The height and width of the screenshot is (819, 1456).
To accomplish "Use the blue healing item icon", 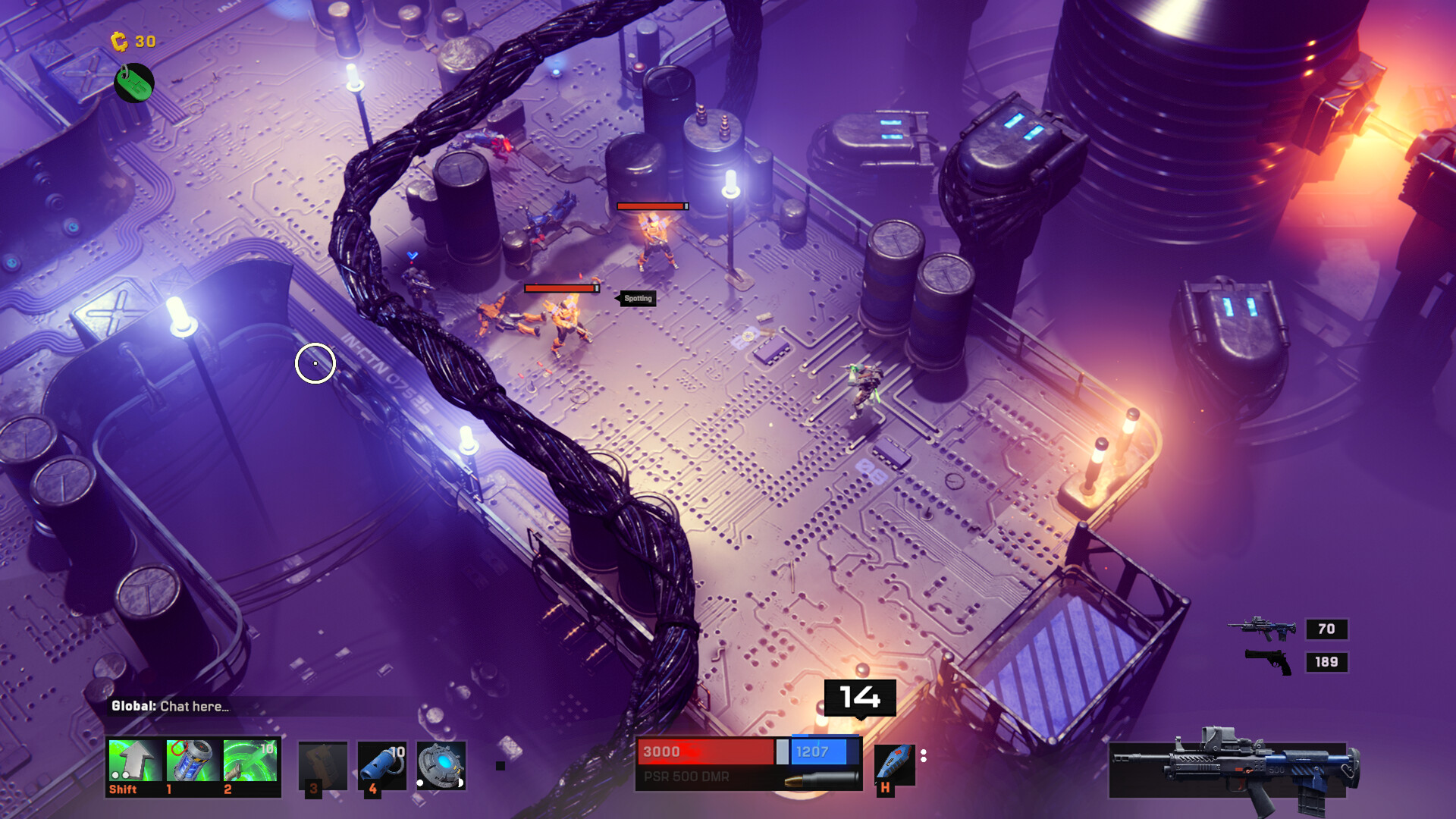I will [894, 764].
